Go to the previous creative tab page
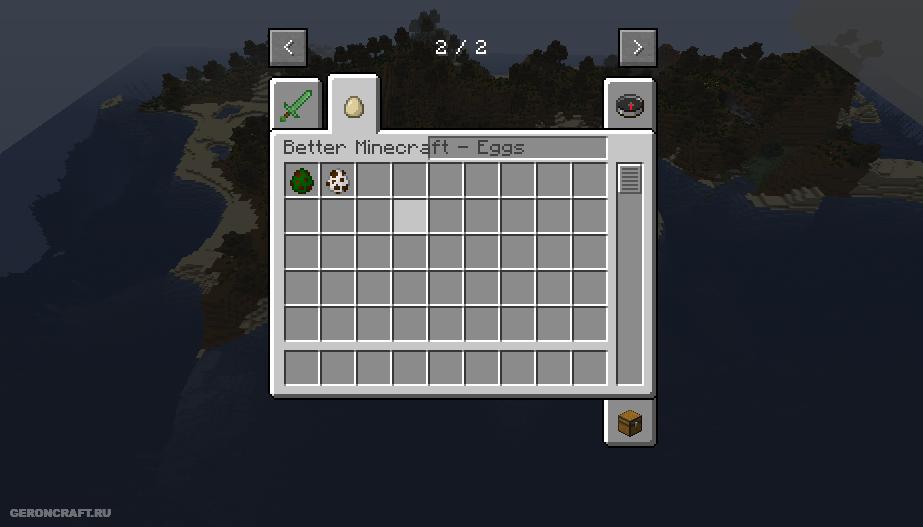Image resolution: width=923 pixels, height=527 pixels. 288,47
